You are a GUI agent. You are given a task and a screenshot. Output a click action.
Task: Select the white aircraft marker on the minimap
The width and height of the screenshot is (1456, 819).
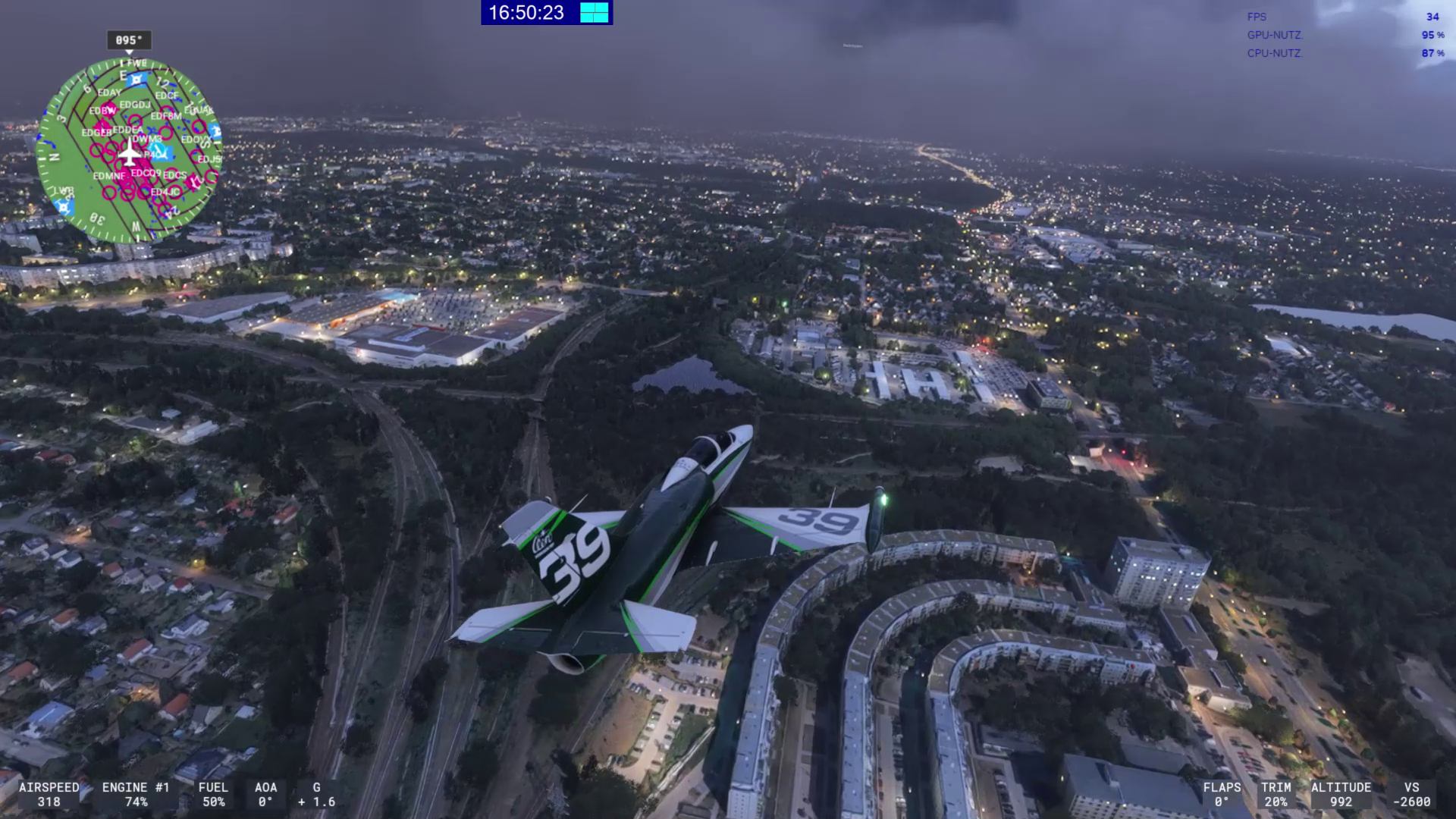coord(130,154)
